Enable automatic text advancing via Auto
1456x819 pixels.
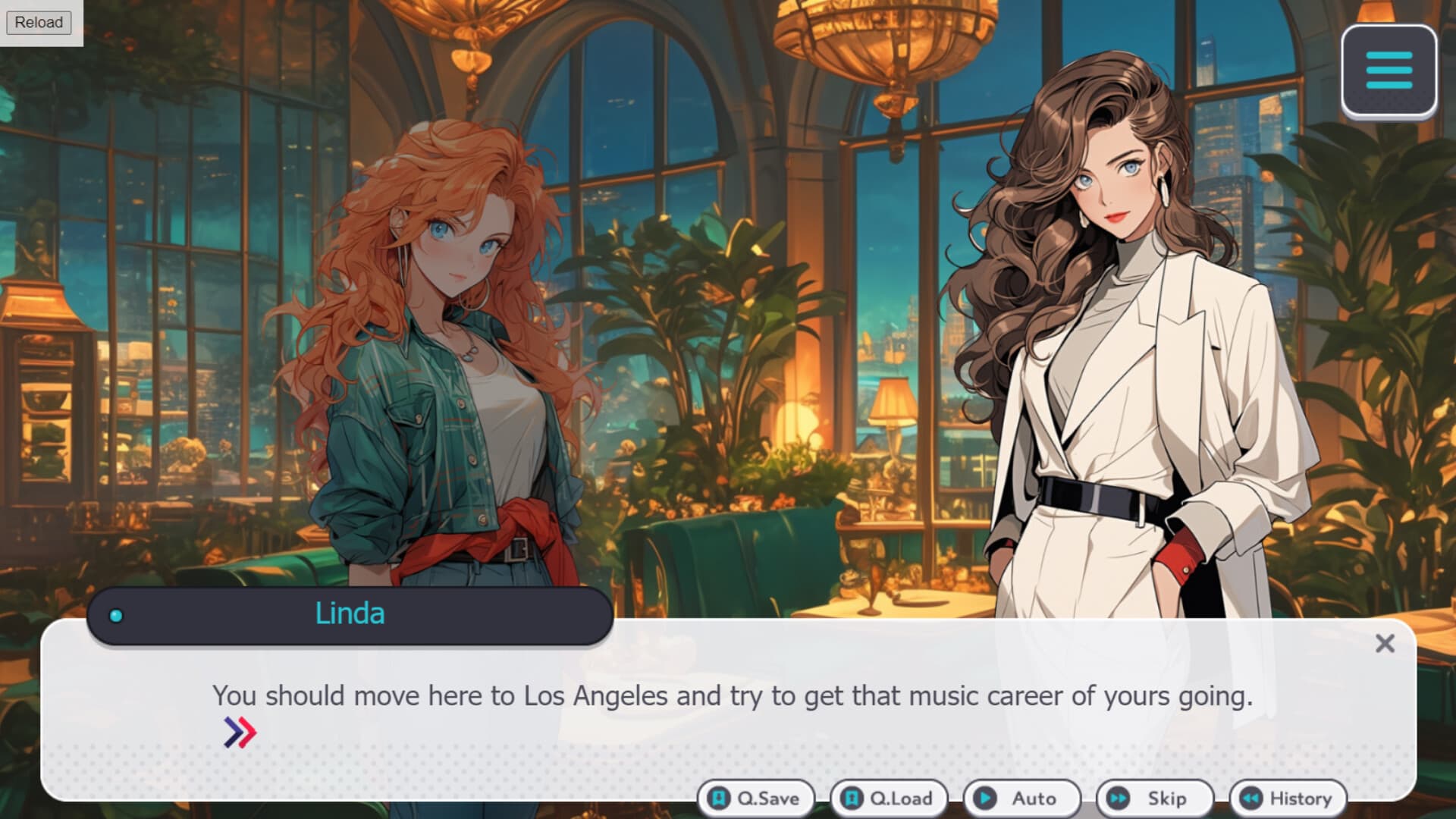point(1021,798)
